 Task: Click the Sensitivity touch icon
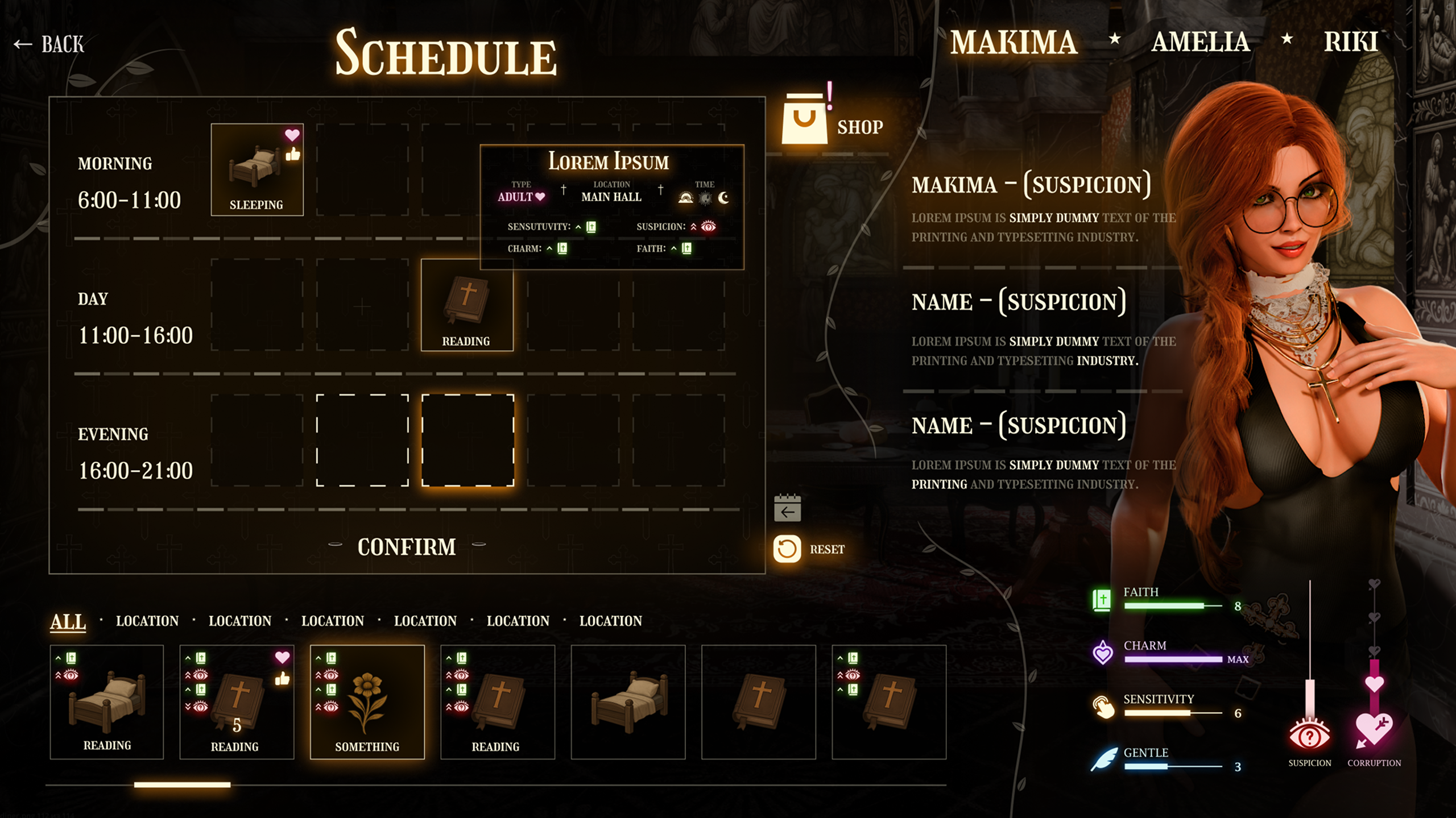(1103, 706)
